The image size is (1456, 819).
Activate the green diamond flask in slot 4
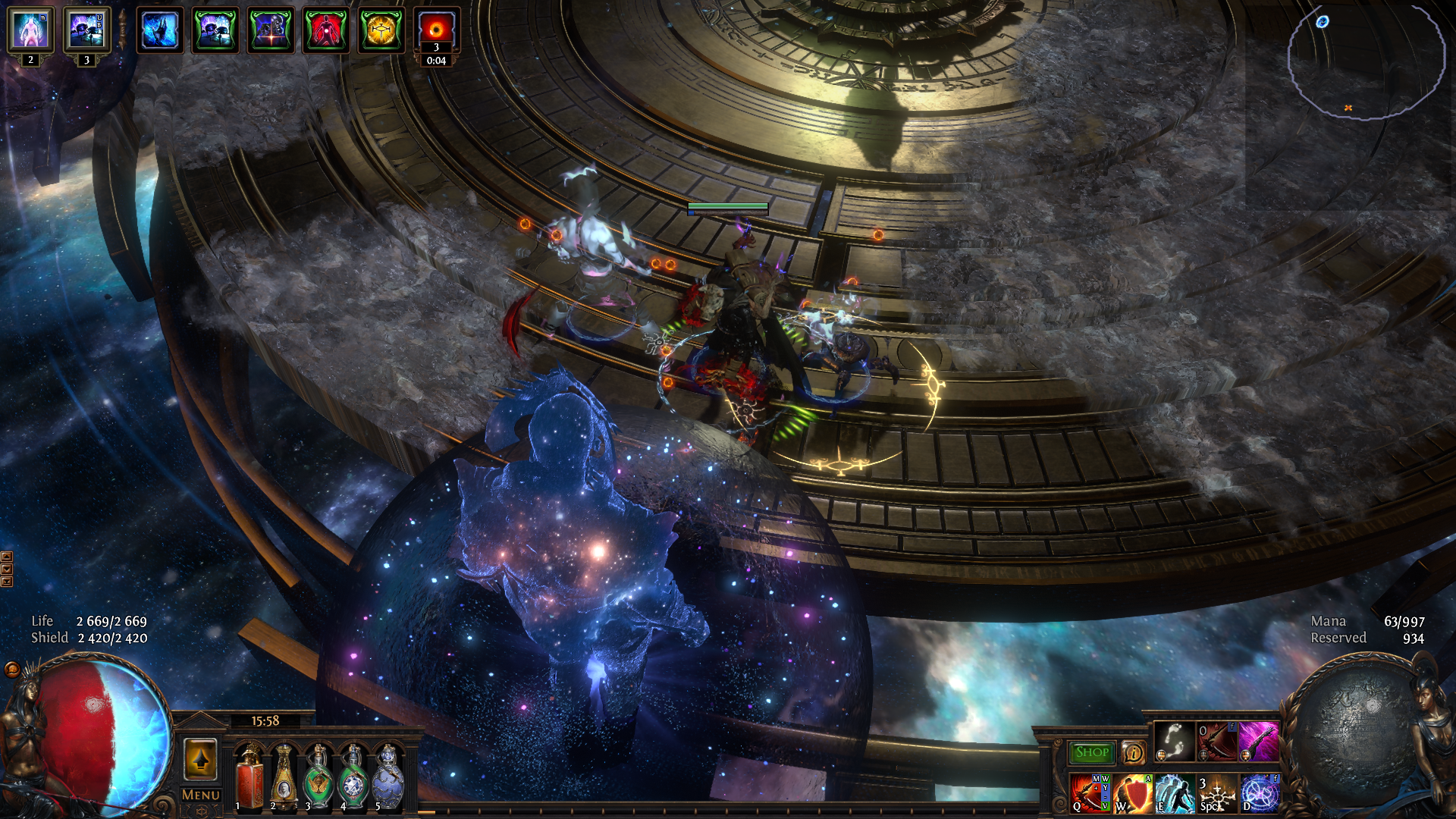353,777
